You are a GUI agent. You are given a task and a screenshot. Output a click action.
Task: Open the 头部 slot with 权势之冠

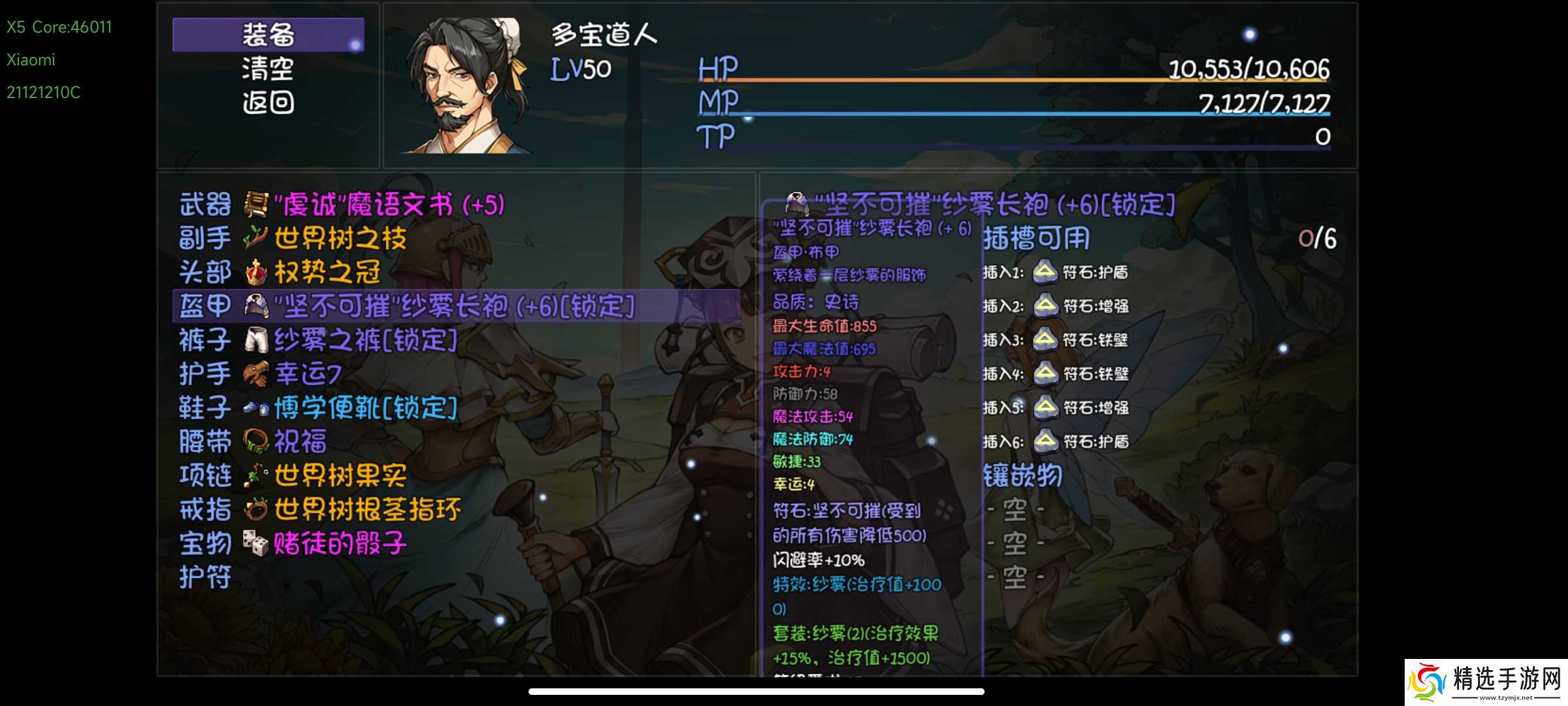click(327, 273)
